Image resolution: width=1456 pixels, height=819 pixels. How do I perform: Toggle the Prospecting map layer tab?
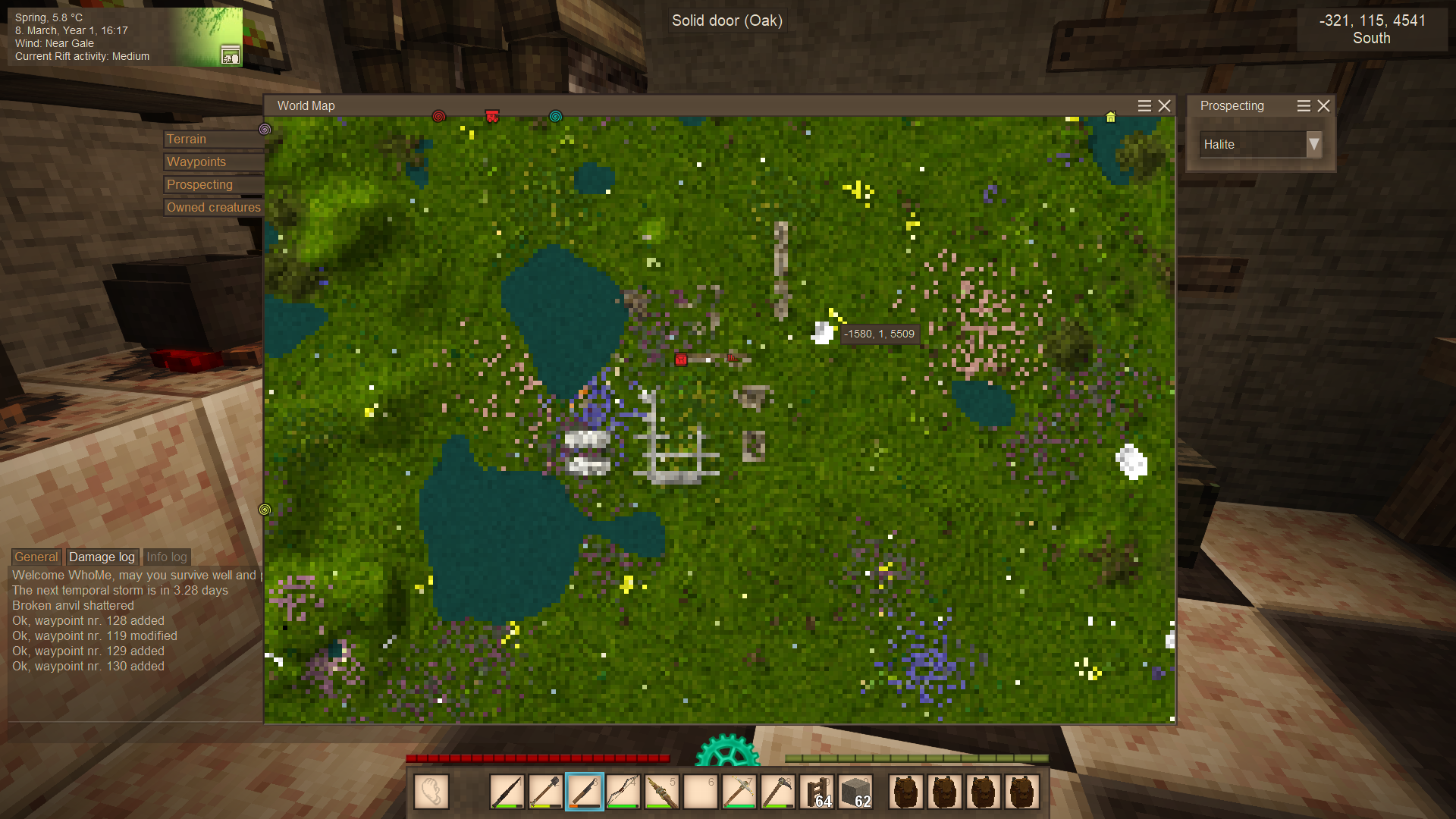coord(212,185)
